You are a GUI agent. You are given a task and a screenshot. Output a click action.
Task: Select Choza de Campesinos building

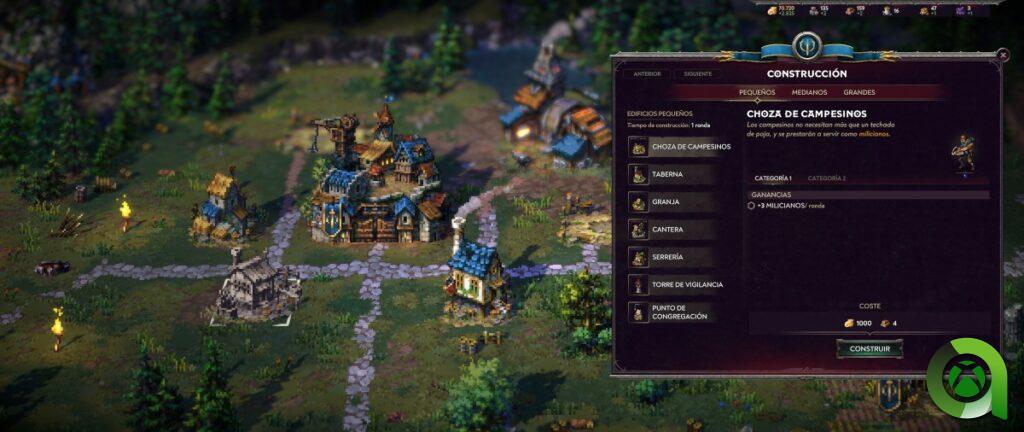[x=682, y=146]
